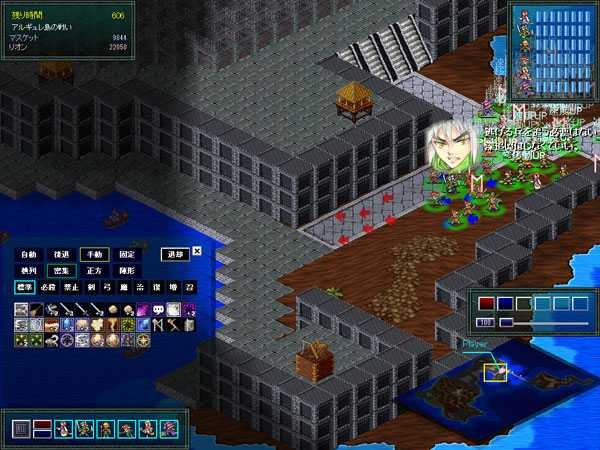600x450 pixels.
Task: Switch to the 標準 skill tab
Action: tap(24, 287)
